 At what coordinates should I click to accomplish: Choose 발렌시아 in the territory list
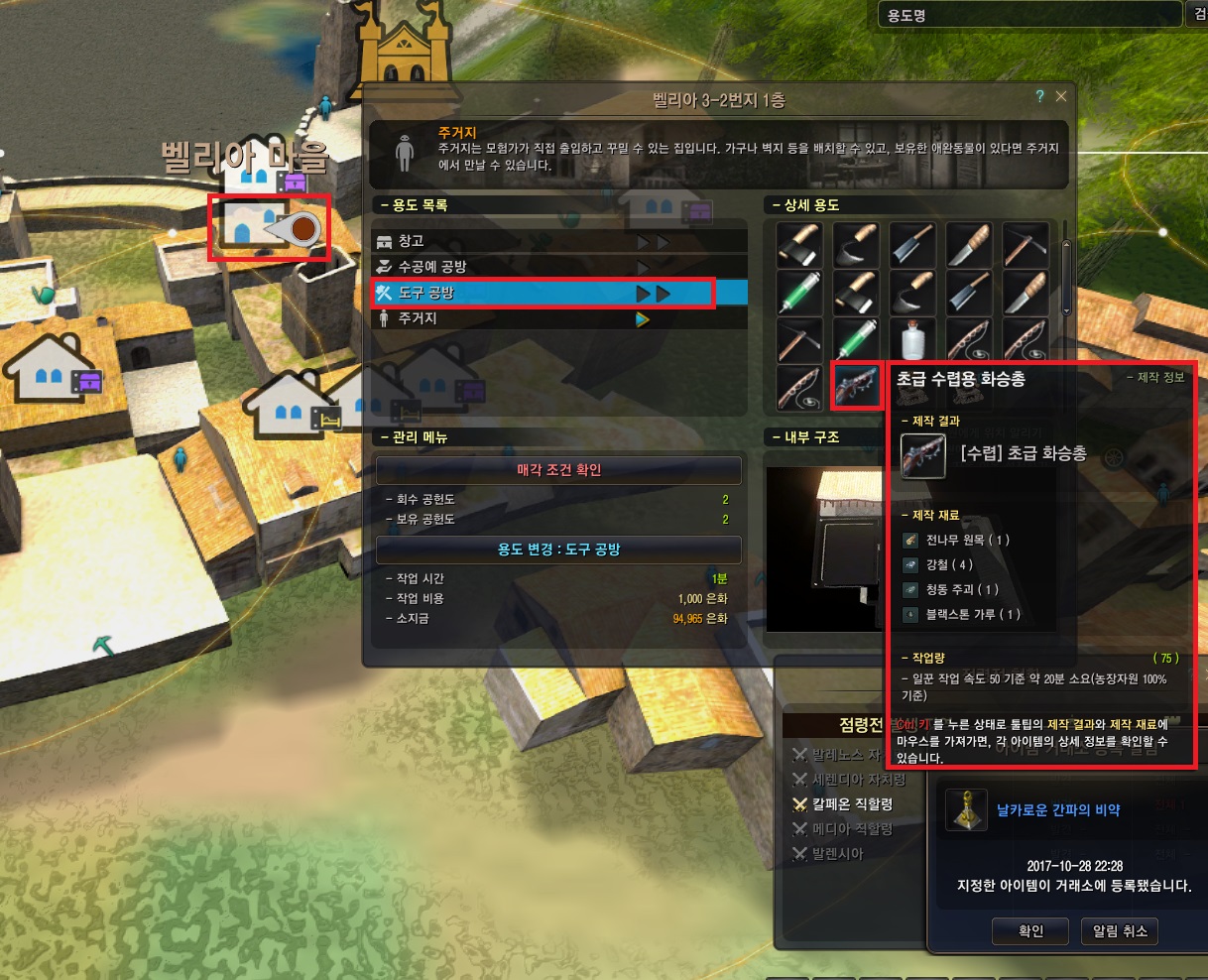pyautogui.click(x=837, y=854)
